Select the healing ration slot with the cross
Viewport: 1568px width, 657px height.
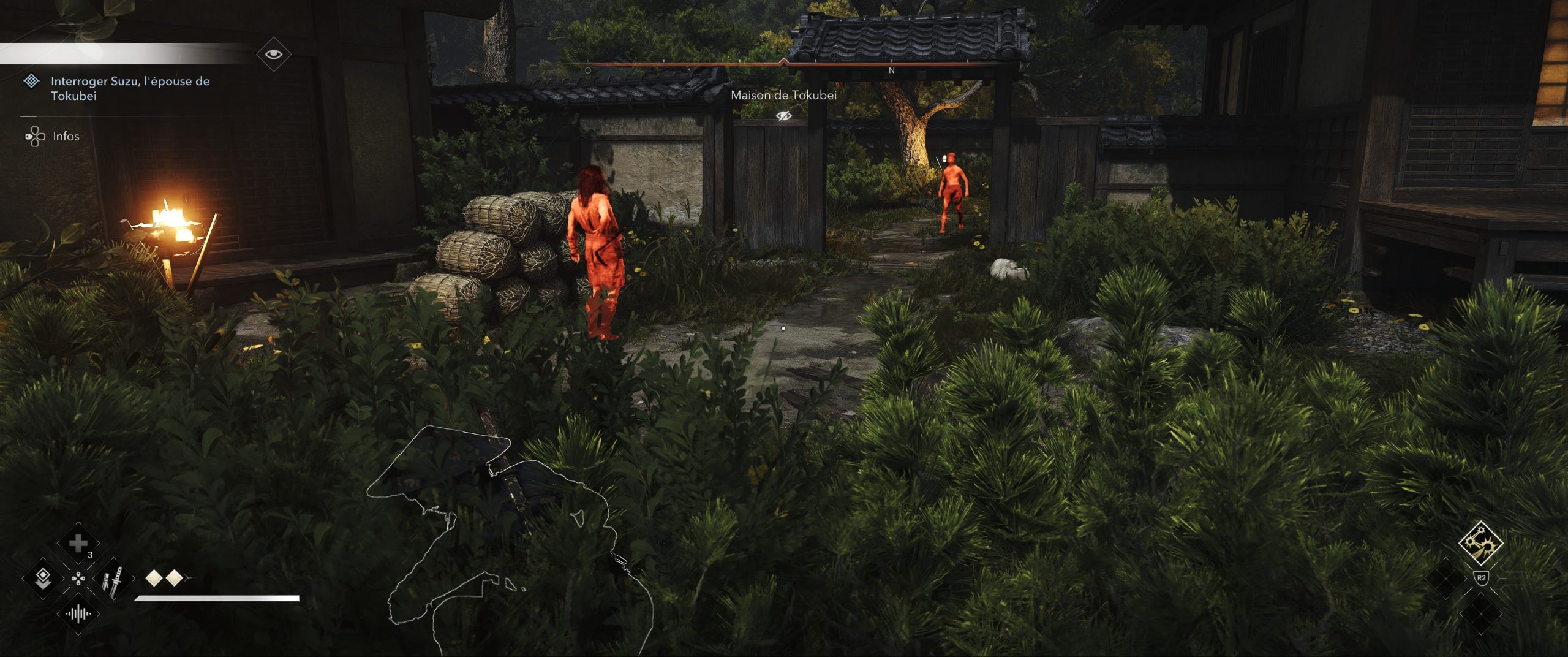point(78,543)
